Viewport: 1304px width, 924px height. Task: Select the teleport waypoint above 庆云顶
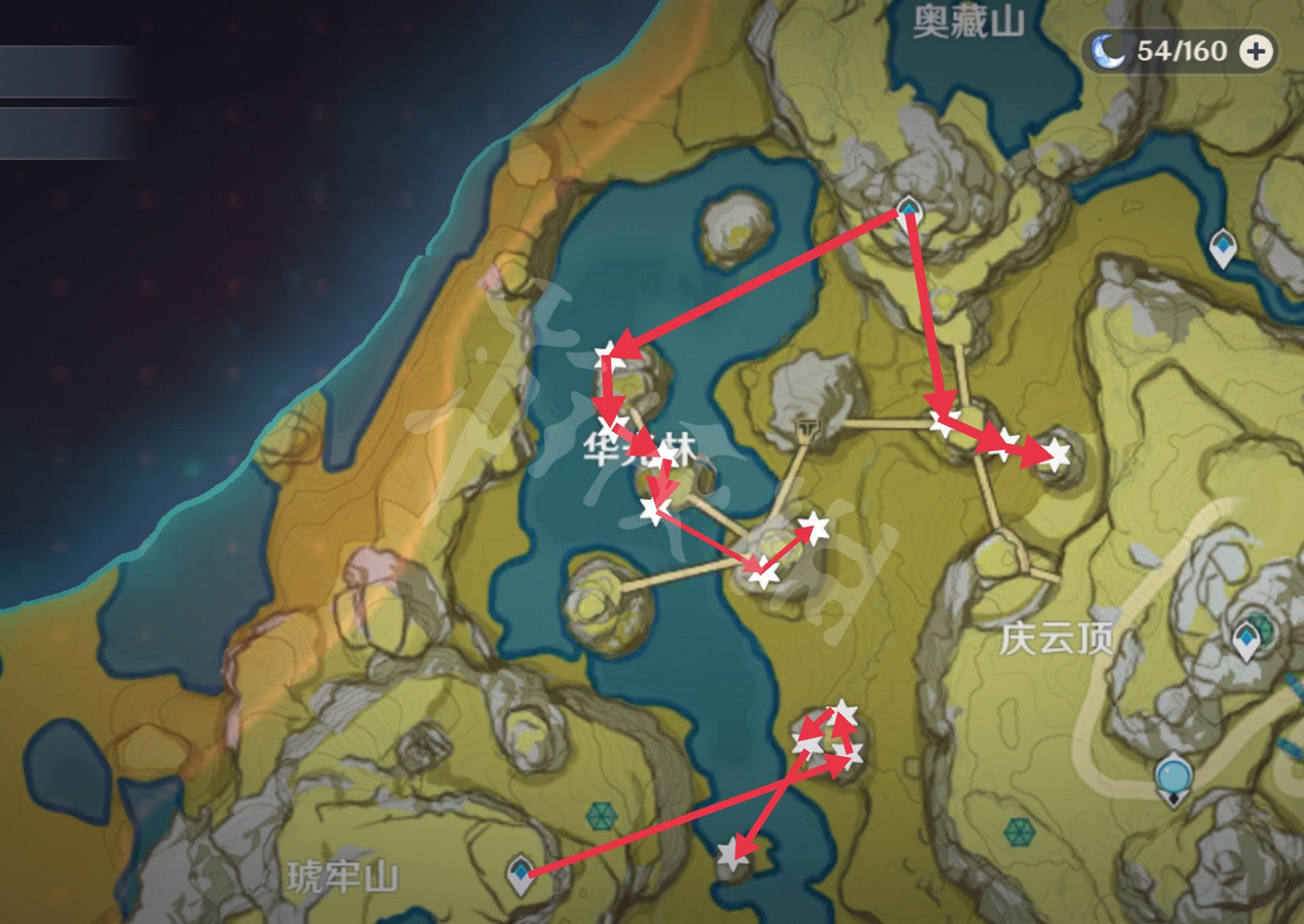(x=1247, y=637)
